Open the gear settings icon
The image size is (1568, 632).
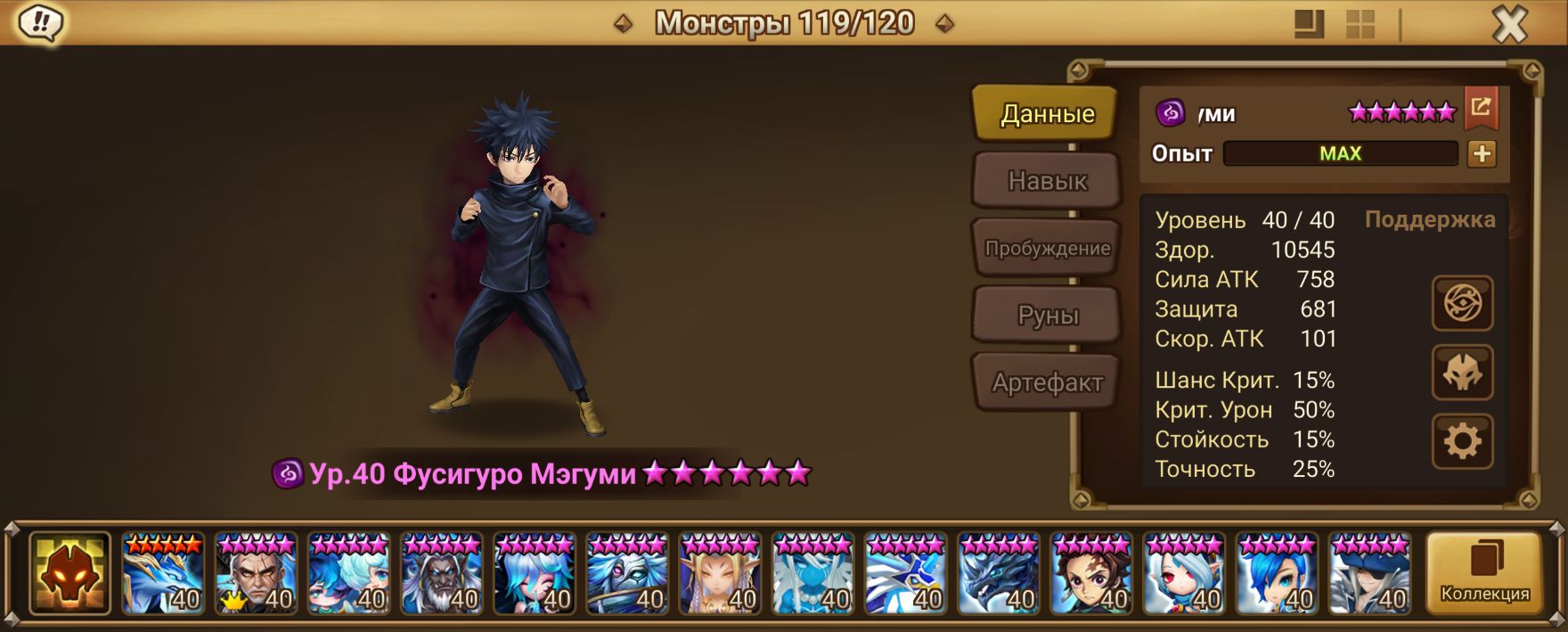point(1462,441)
